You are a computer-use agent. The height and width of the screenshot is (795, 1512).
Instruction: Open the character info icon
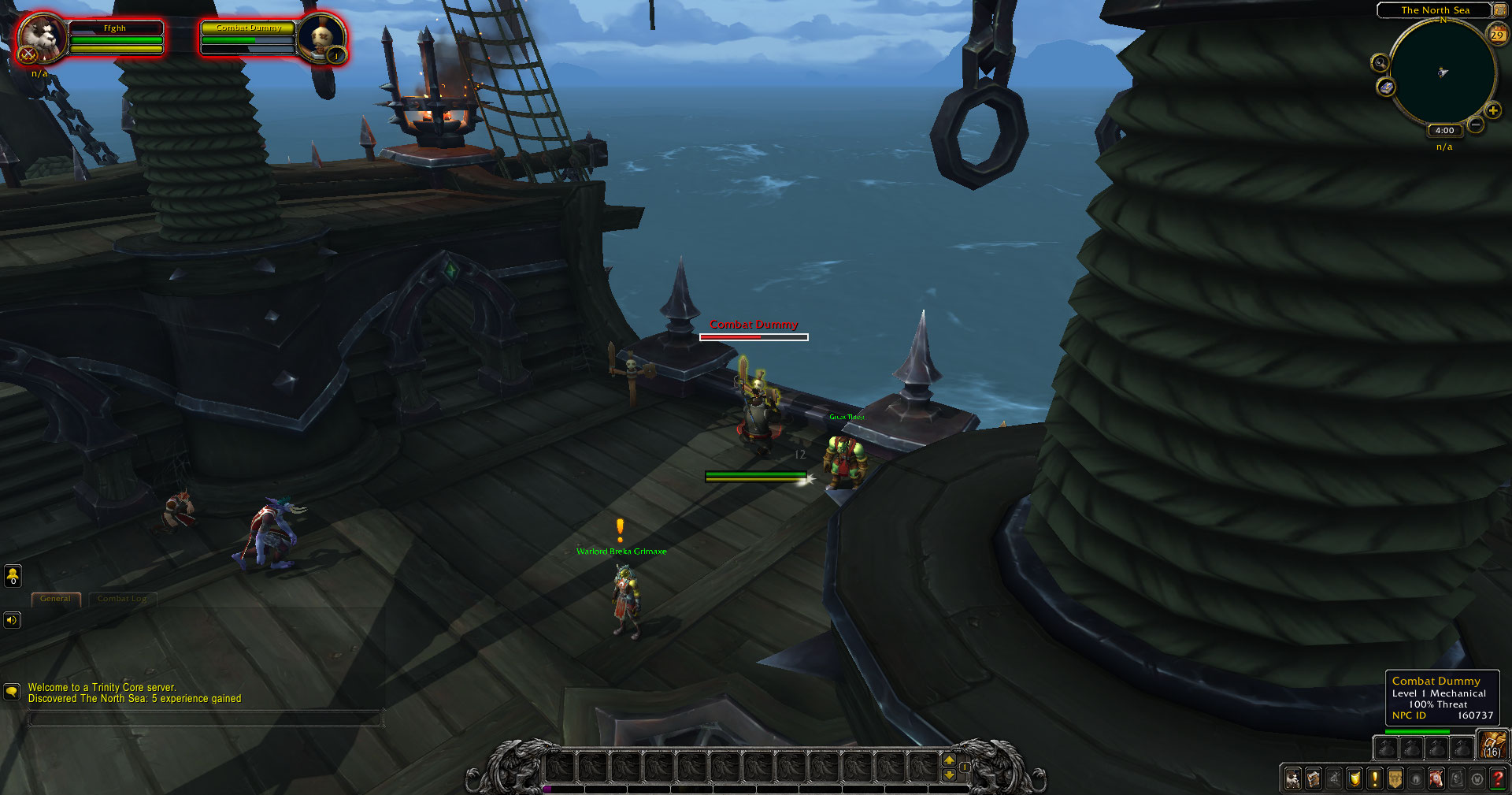tap(1293, 778)
